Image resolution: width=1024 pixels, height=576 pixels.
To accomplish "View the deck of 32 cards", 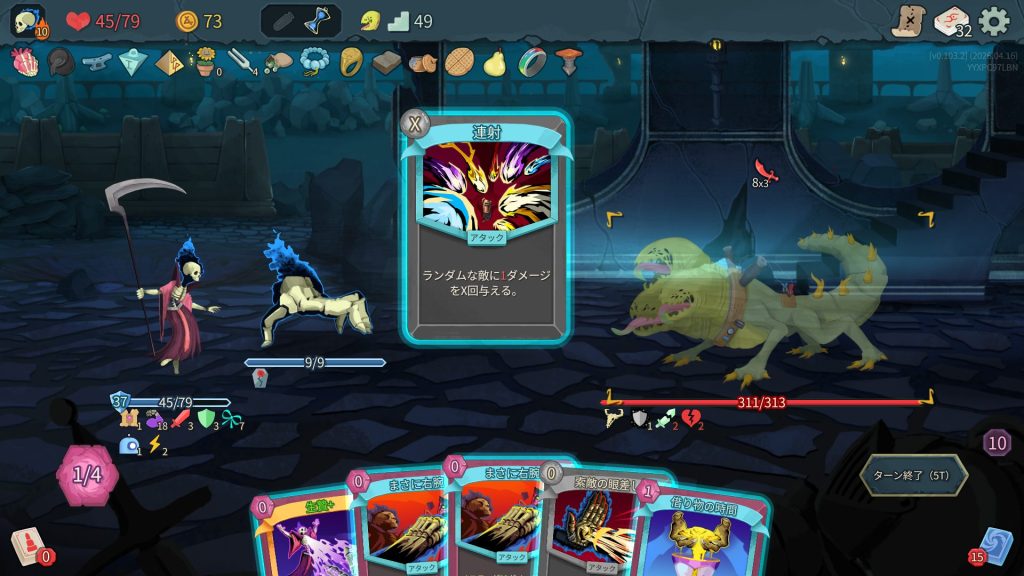I will (x=952, y=21).
